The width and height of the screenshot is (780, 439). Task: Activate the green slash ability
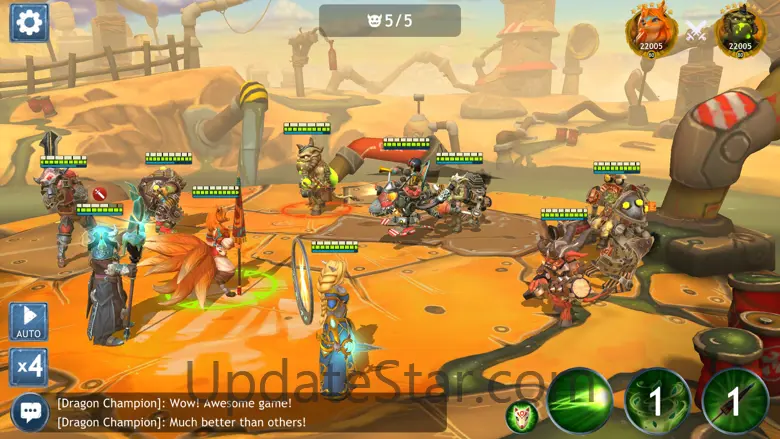coord(580,401)
